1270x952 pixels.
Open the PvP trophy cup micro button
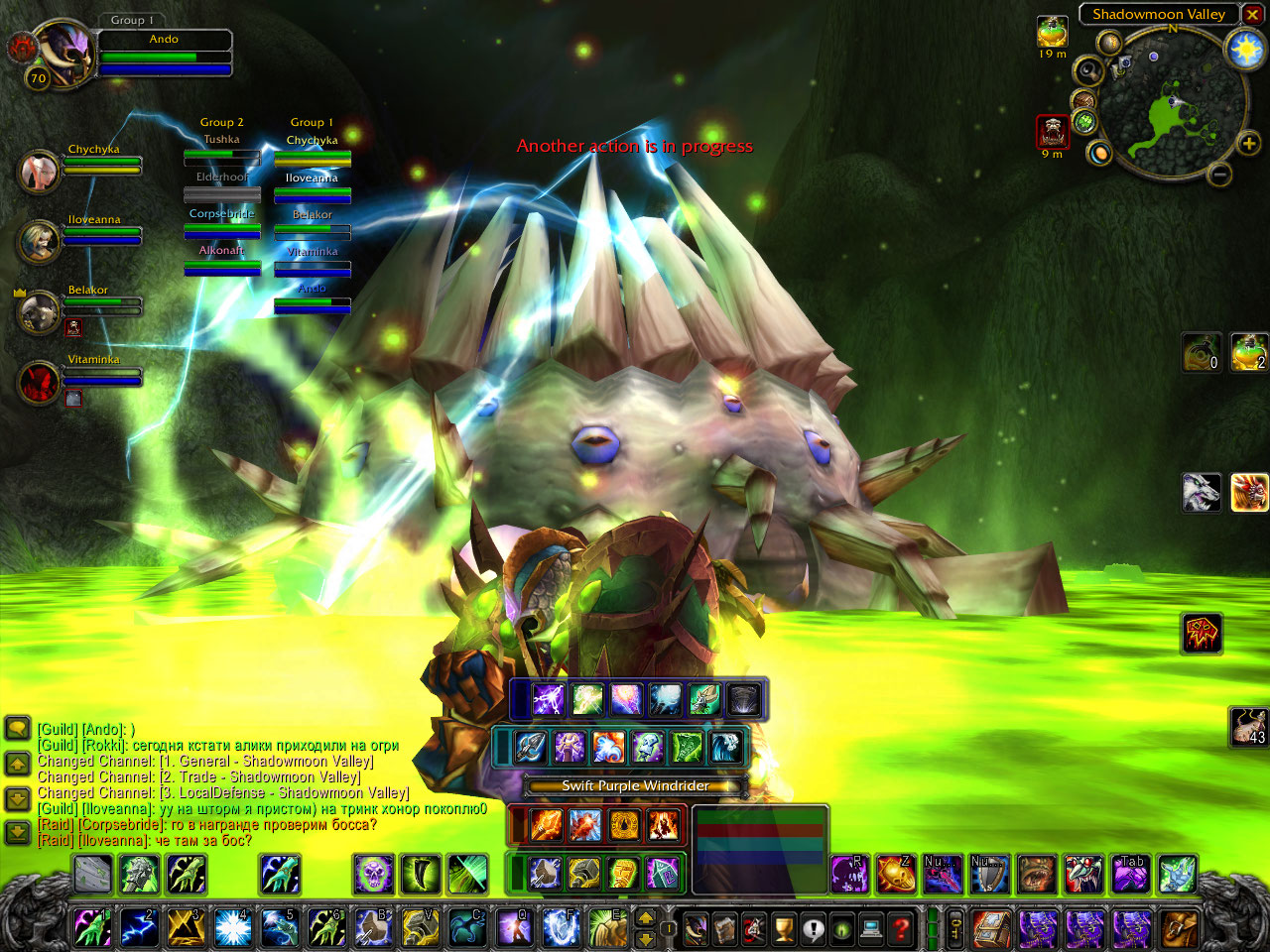(784, 929)
